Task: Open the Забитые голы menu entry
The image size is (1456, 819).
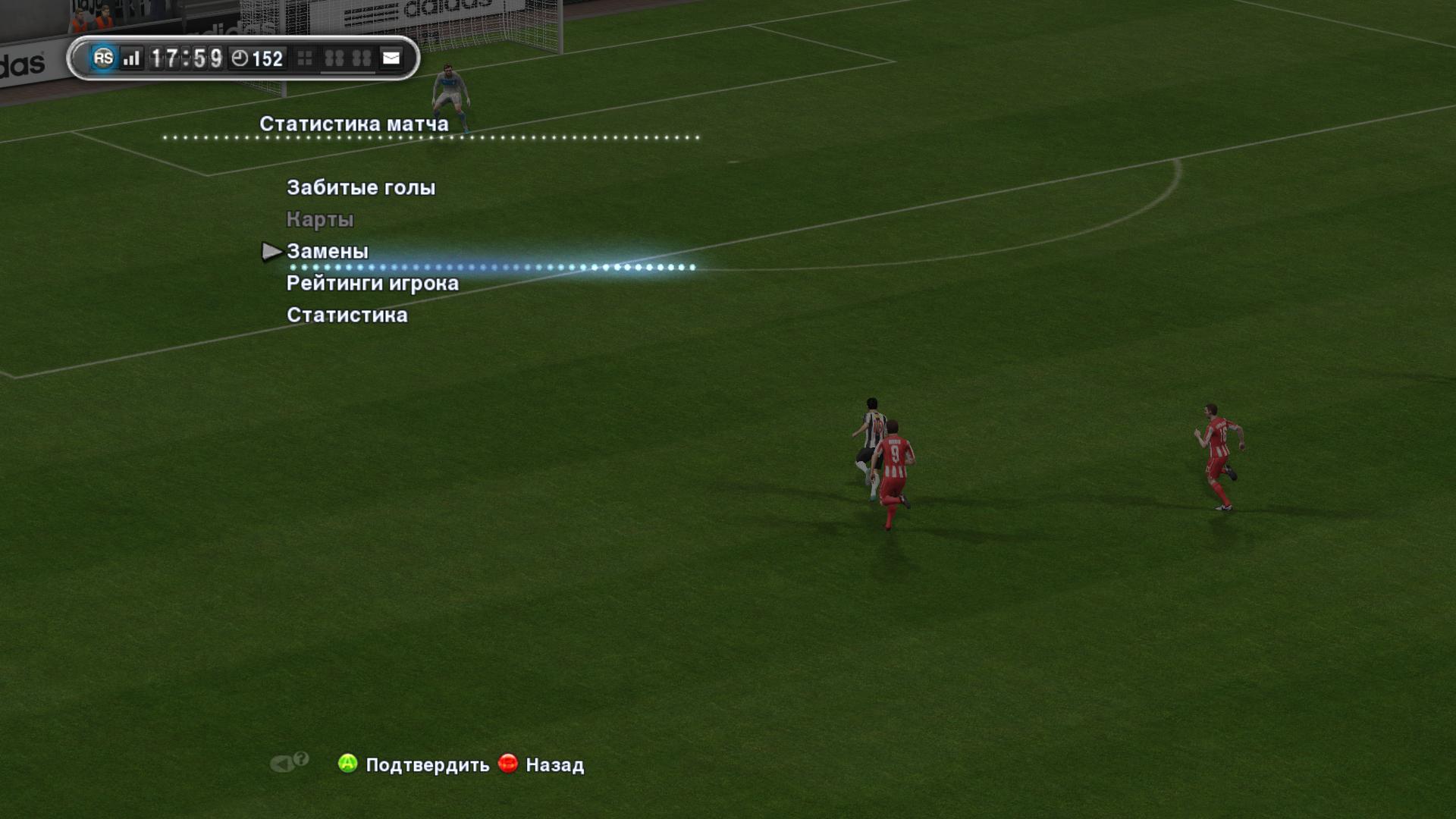Action: 361,187
